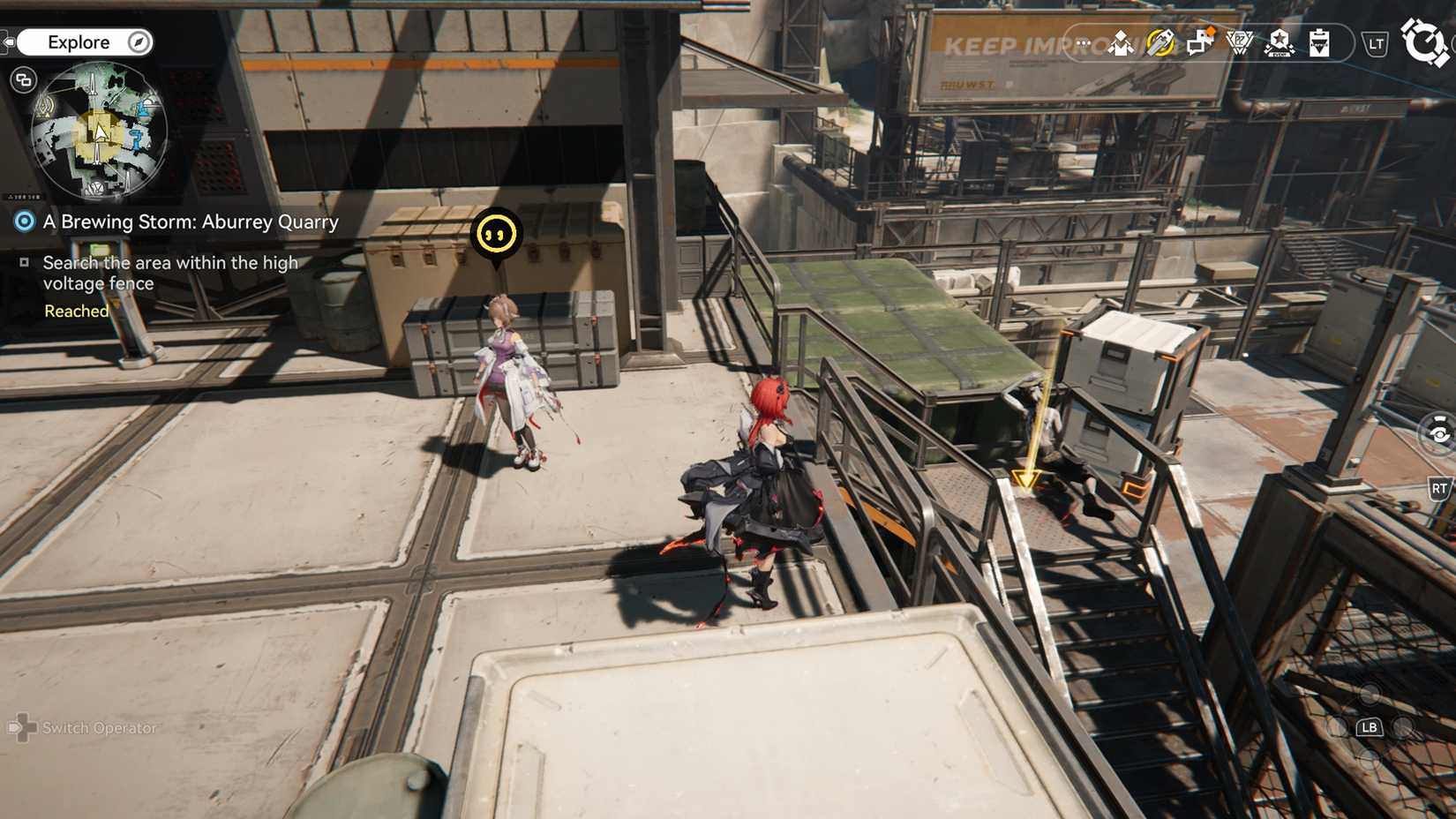
Task: Open the Battle Pass diamond icon
Action: 1239,41
